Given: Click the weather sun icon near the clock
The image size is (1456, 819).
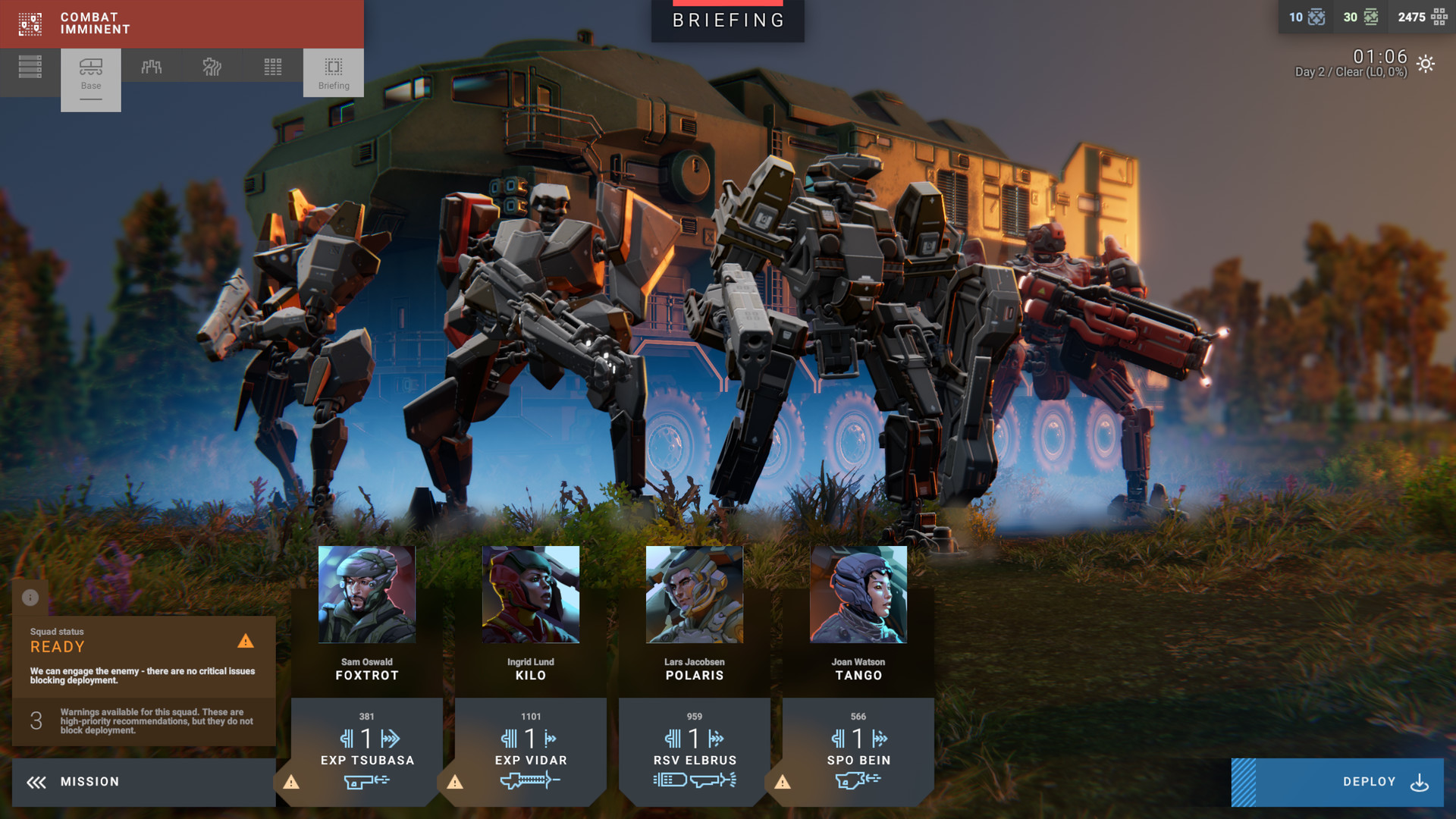Looking at the screenshot, I should (x=1426, y=65).
